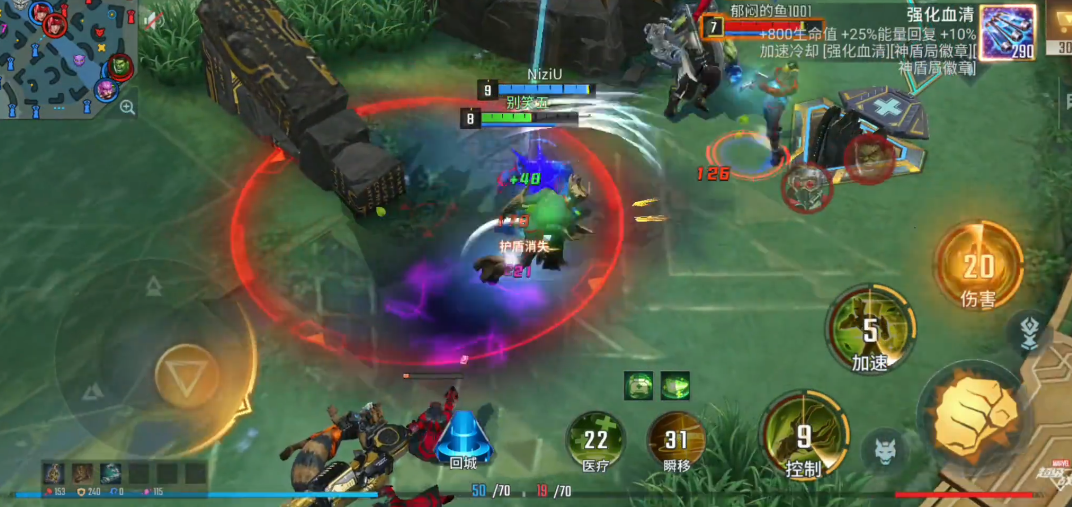Tap the tower target button
Viewport: 1072px width, 507px height.
1029,334
